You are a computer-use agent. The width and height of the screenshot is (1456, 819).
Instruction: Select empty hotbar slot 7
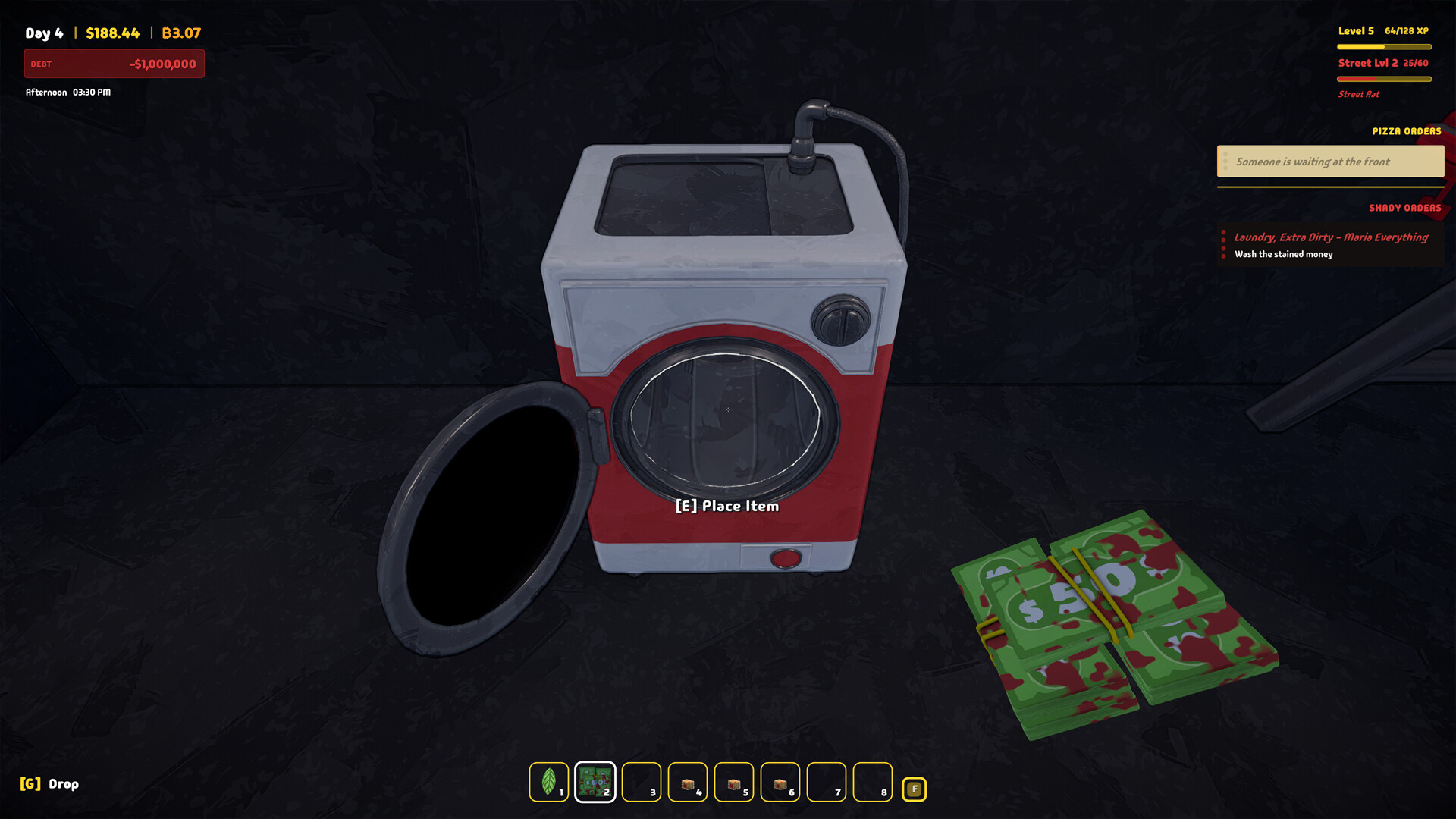(x=827, y=782)
